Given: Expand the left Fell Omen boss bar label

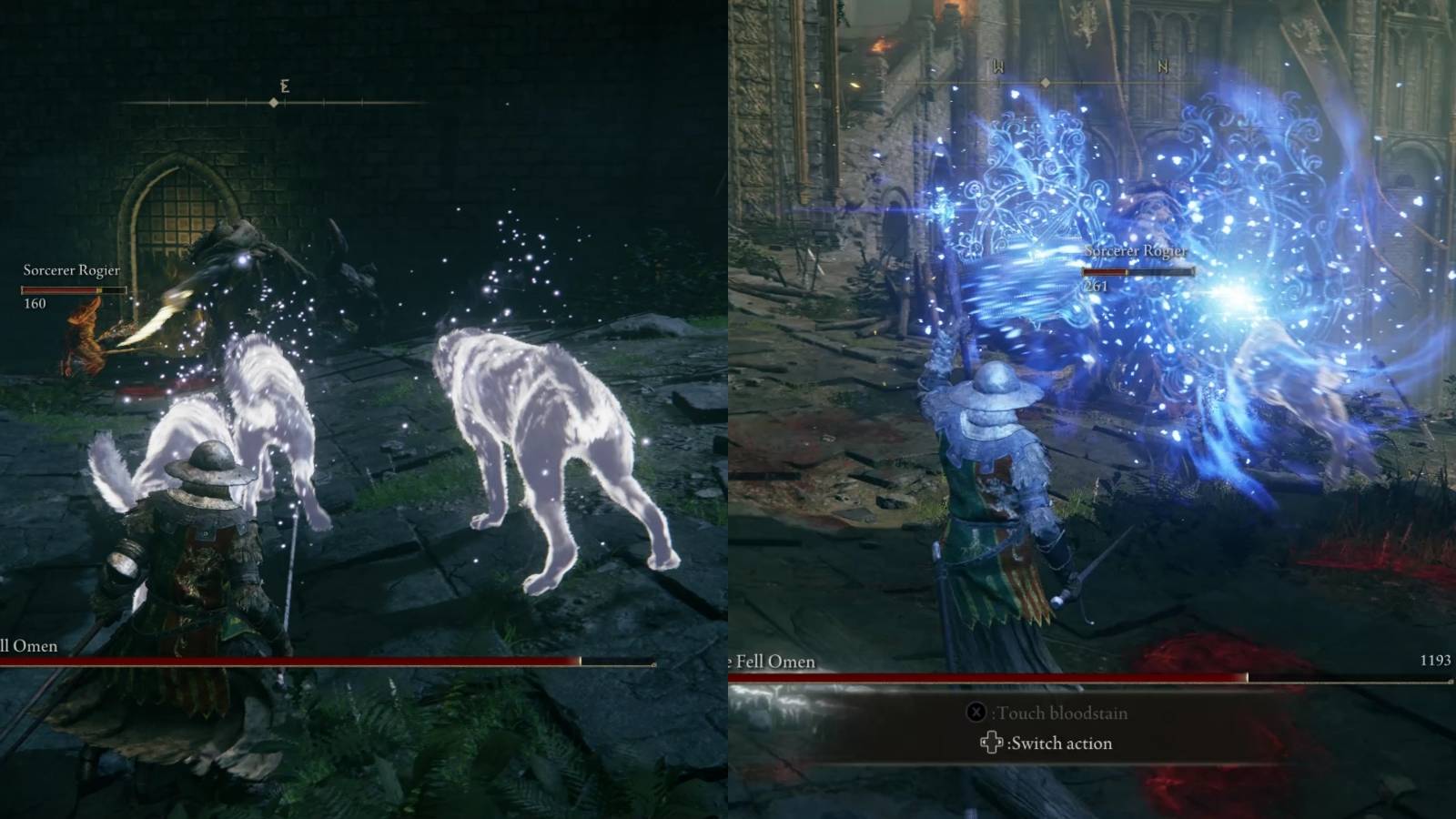Looking at the screenshot, I should click(x=27, y=646).
